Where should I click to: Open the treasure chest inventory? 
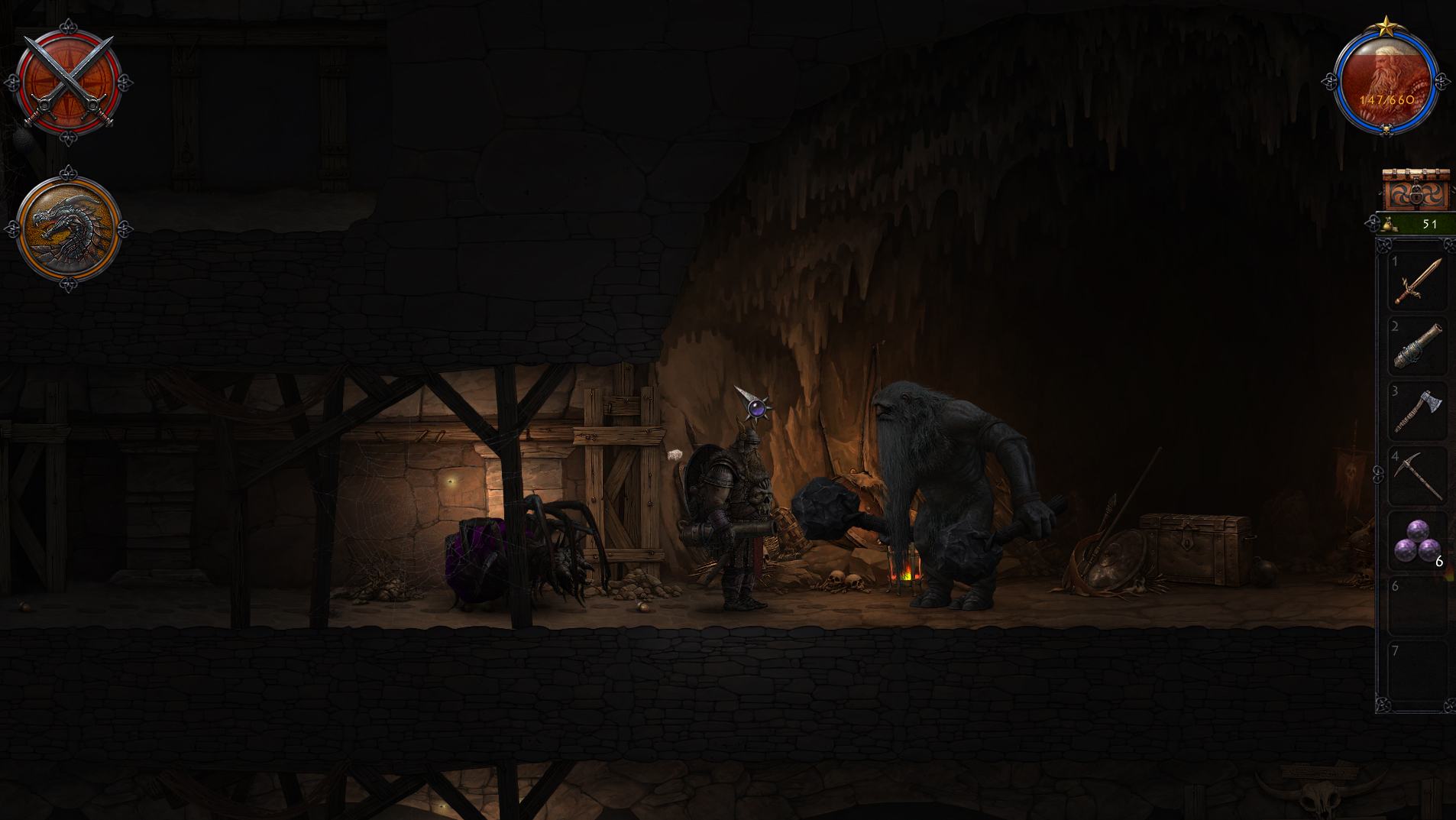click(1416, 190)
